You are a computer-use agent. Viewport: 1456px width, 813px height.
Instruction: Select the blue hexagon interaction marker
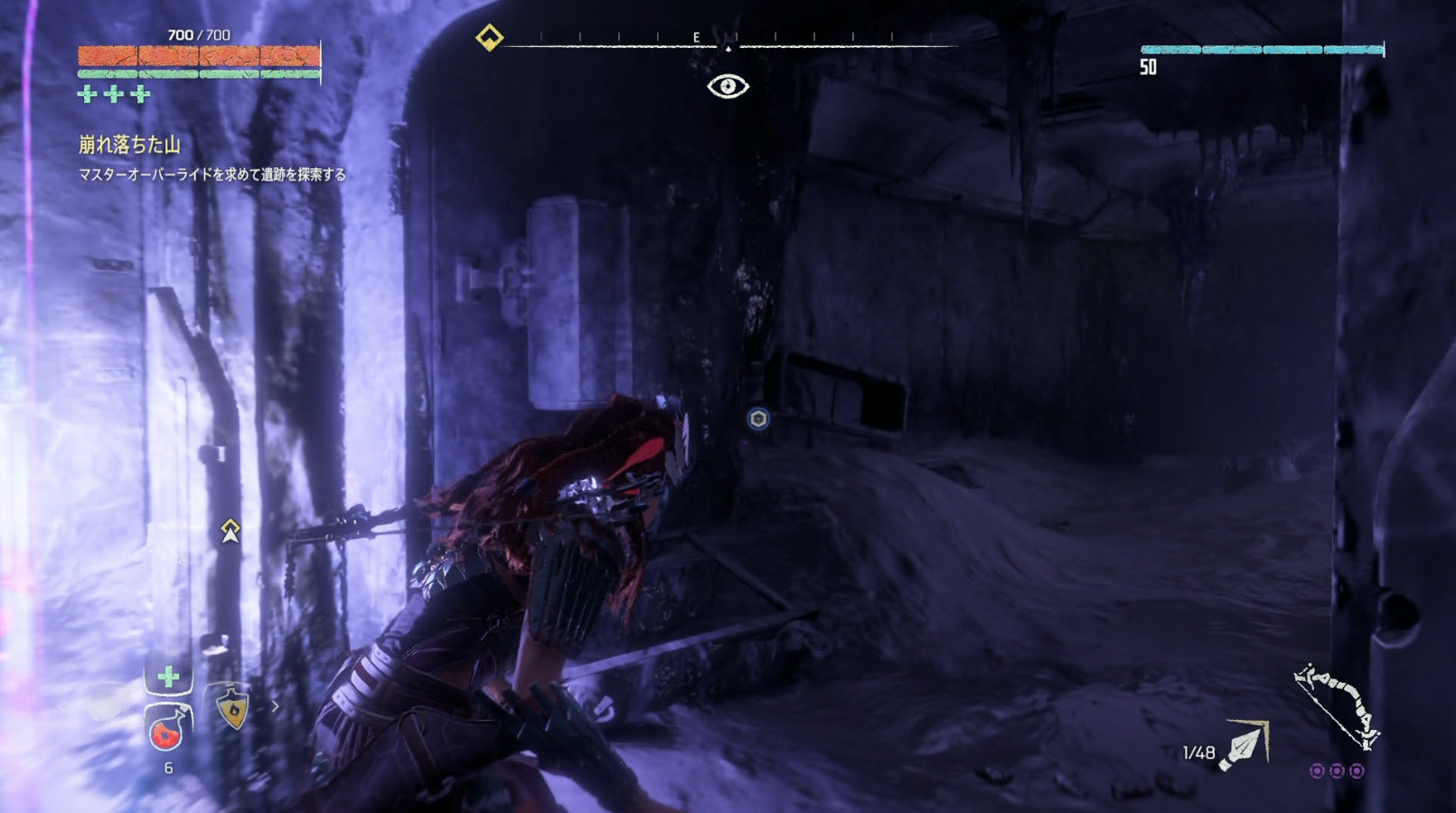(x=758, y=419)
